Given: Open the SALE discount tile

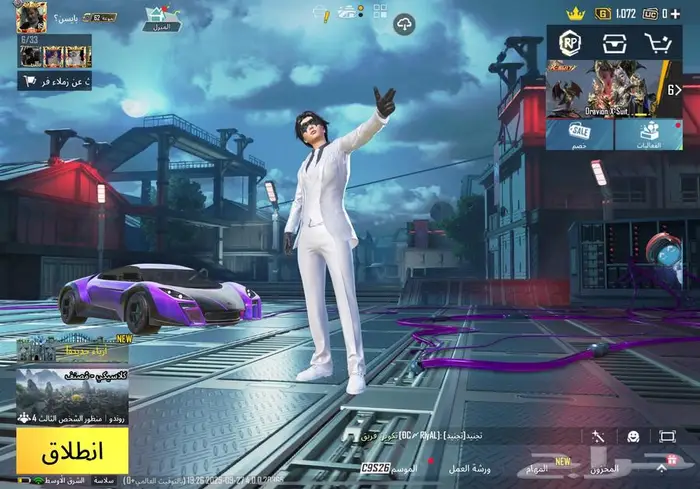Looking at the screenshot, I should click(579, 135).
